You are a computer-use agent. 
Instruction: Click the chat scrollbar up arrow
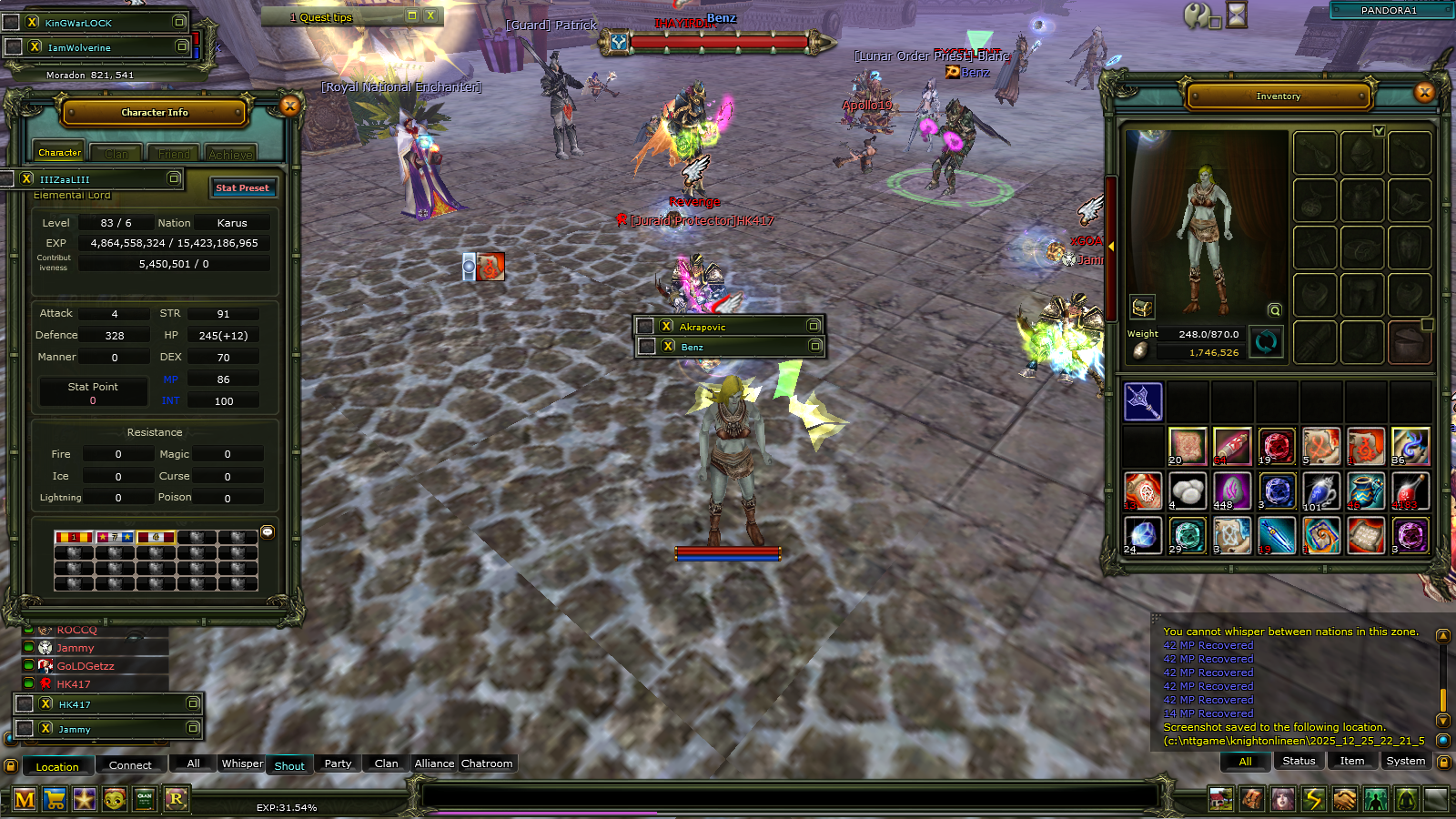(1445, 634)
